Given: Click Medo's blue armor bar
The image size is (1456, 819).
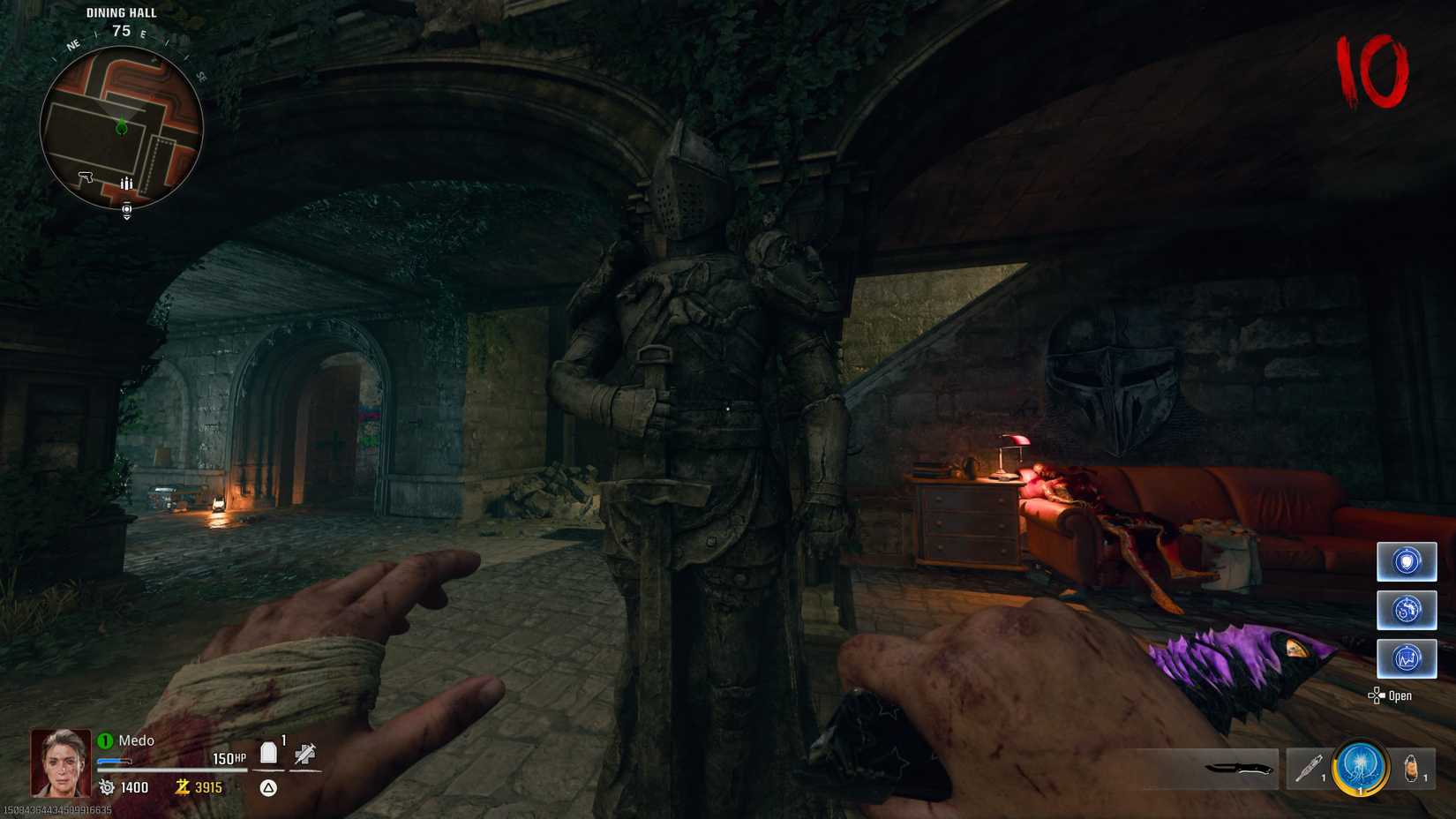Looking at the screenshot, I should pos(113,761).
